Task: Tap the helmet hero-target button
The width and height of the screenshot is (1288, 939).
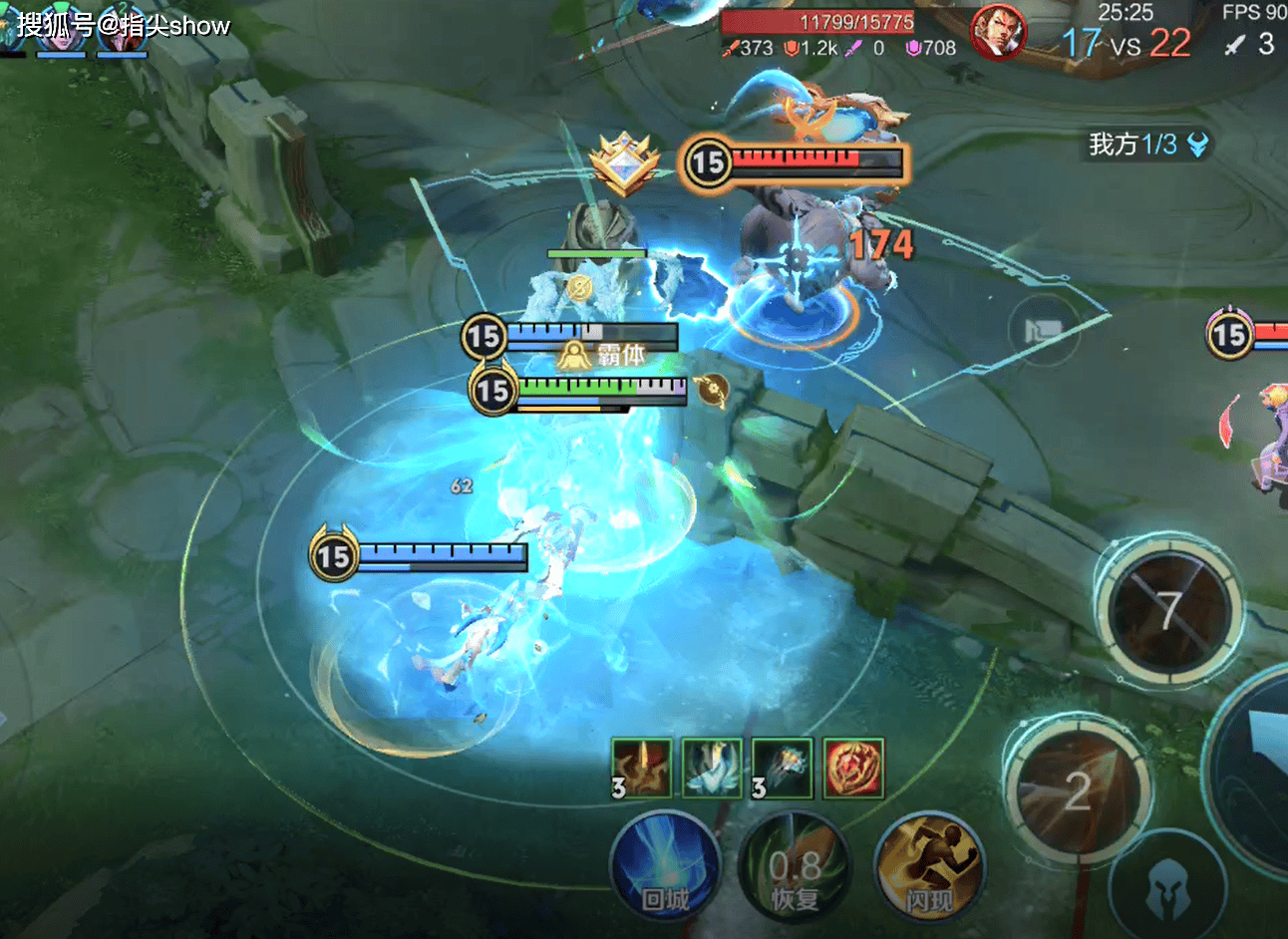Action: 1167,890
